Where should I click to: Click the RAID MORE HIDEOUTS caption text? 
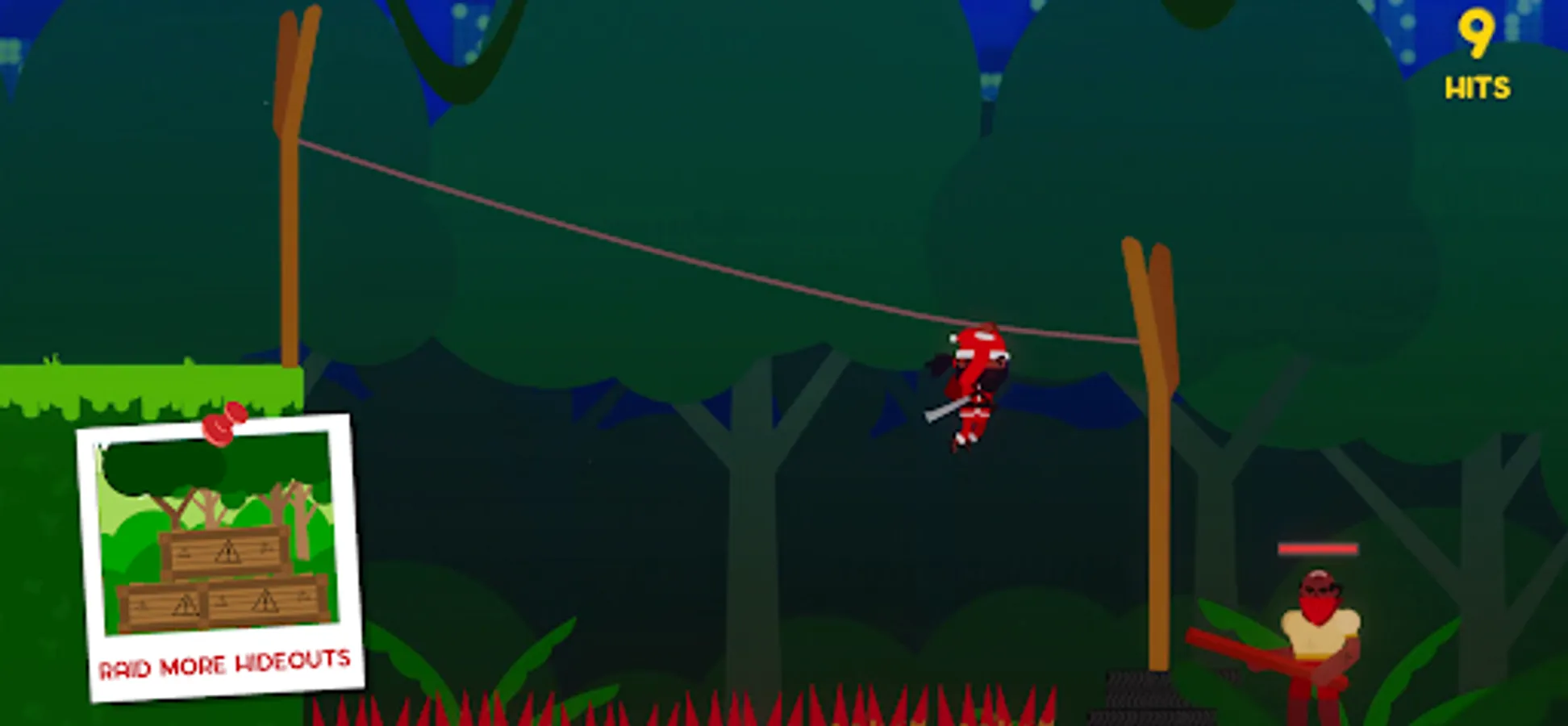point(224,665)
